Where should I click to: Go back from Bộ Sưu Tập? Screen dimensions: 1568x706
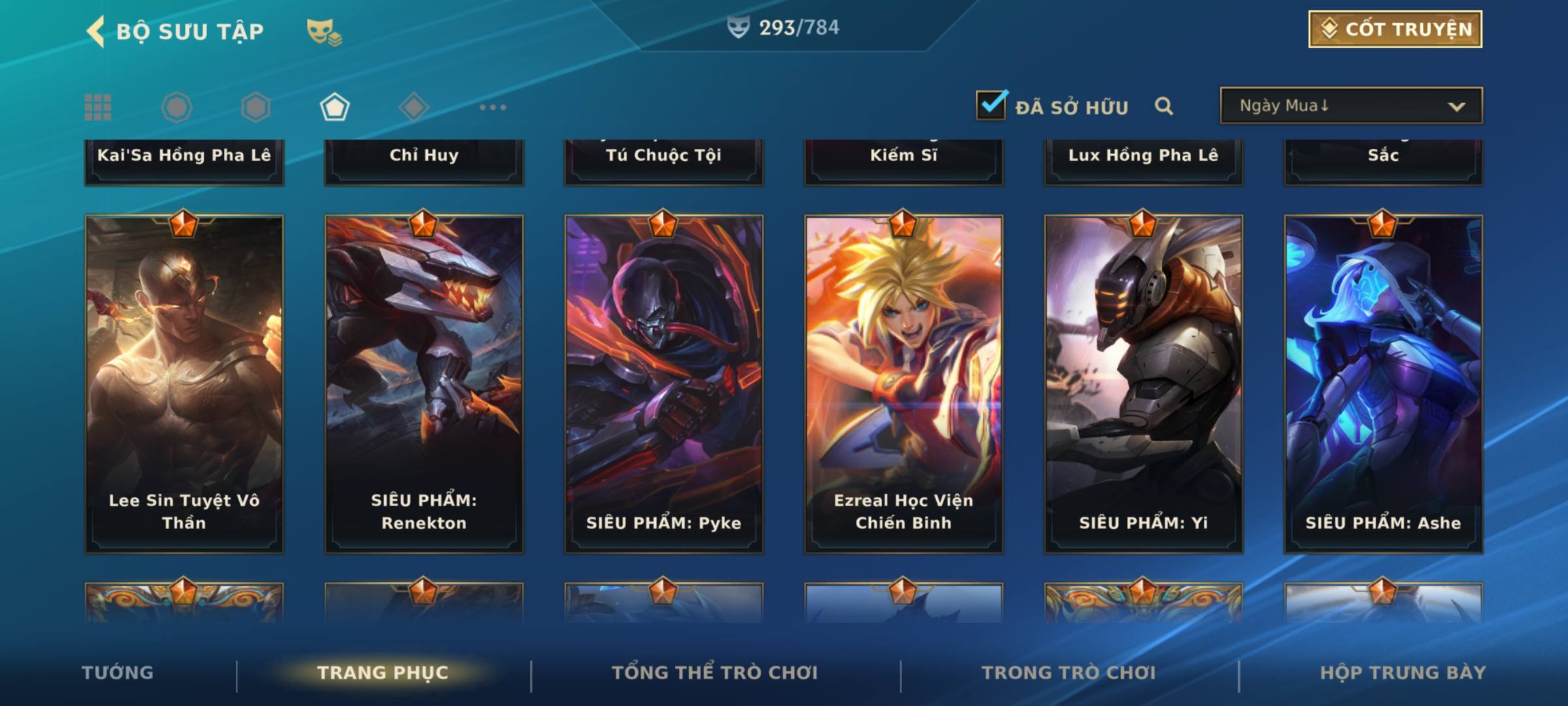[x=95, y=31]
